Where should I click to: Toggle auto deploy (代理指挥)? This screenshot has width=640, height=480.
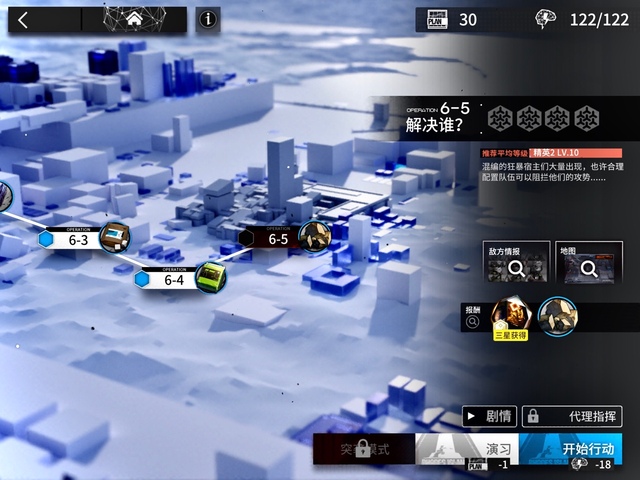(572, 416)
